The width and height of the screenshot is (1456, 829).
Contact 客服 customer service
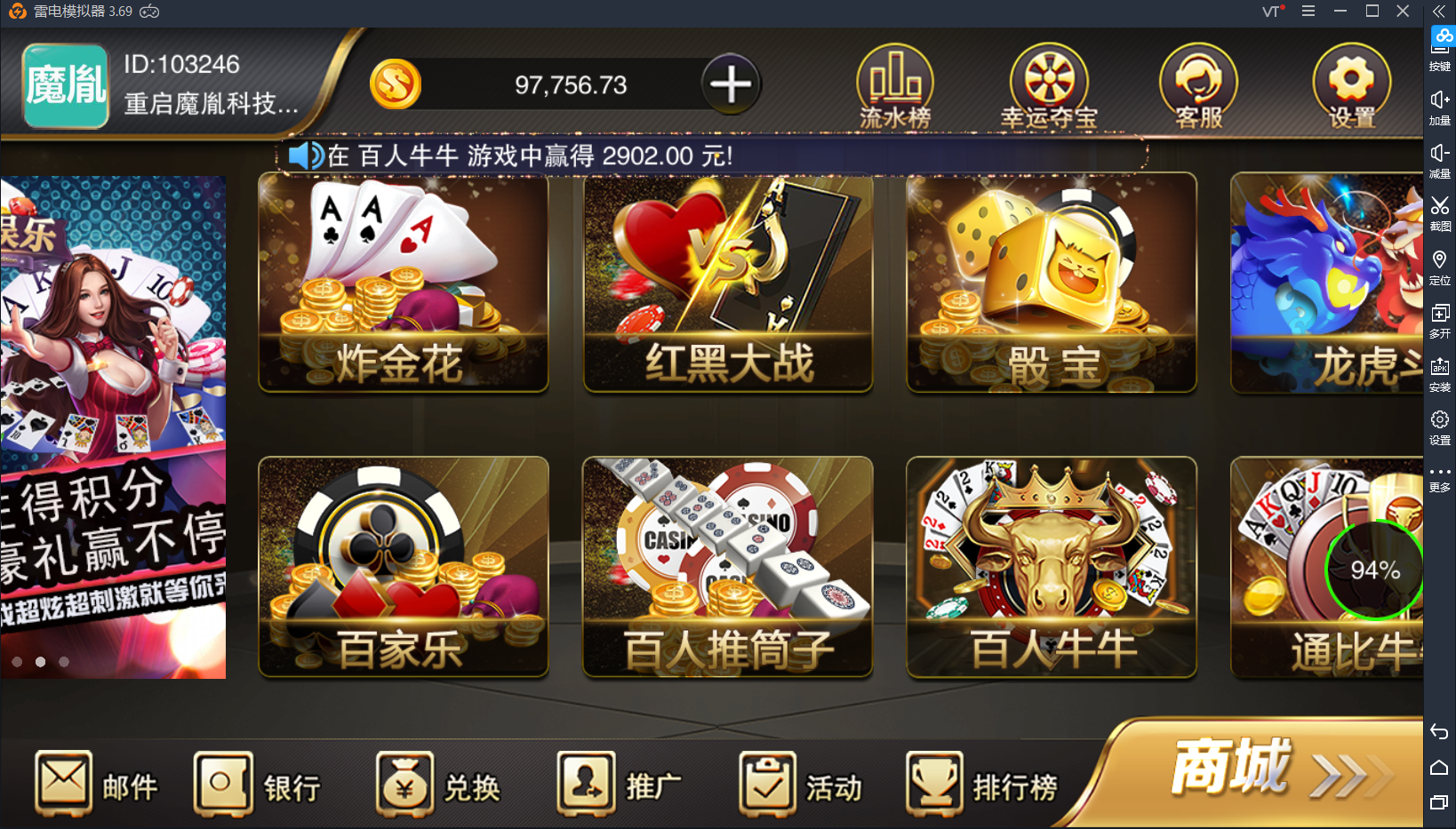[x=1197, y=84]
